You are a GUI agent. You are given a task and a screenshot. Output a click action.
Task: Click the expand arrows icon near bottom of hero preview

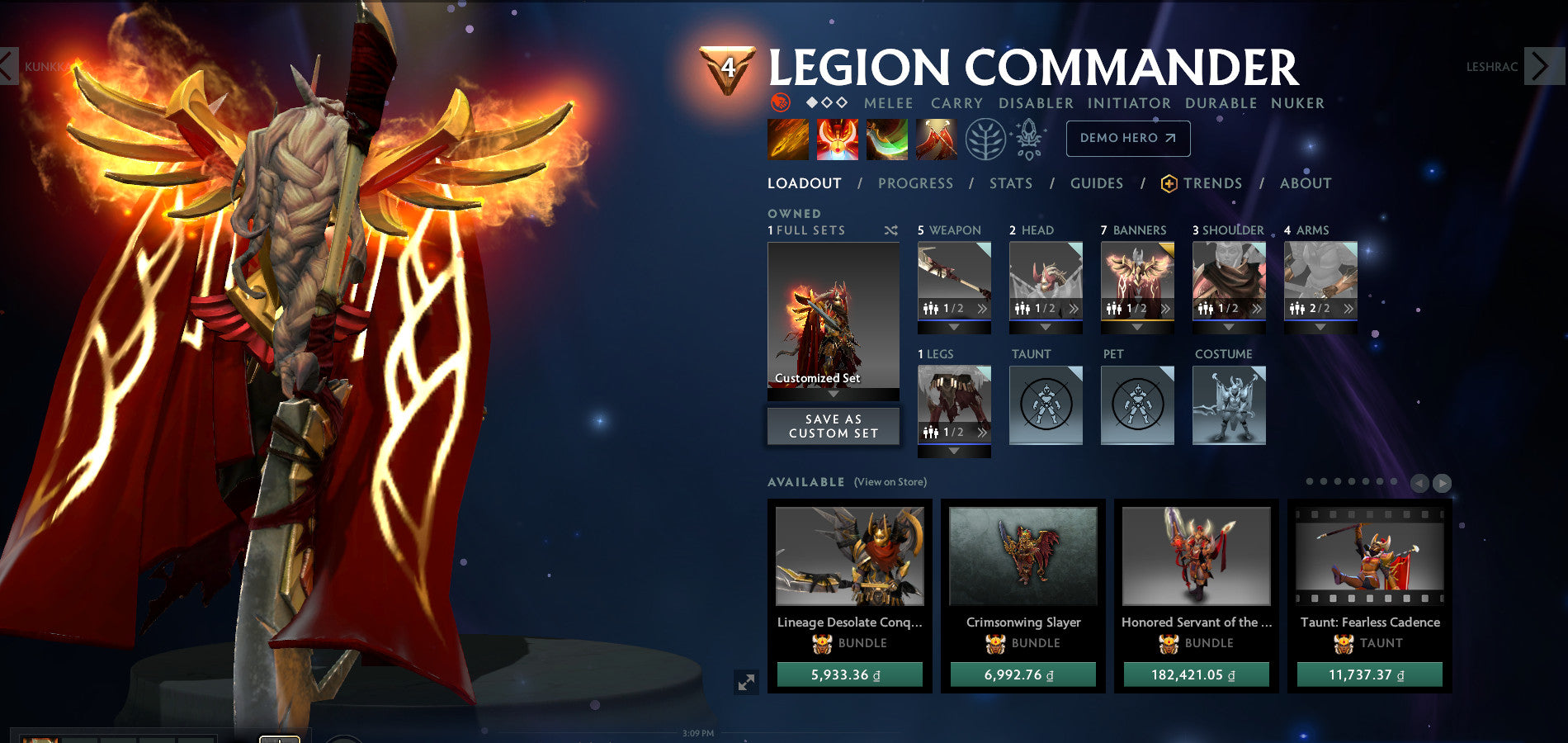(x=745, y=684)
